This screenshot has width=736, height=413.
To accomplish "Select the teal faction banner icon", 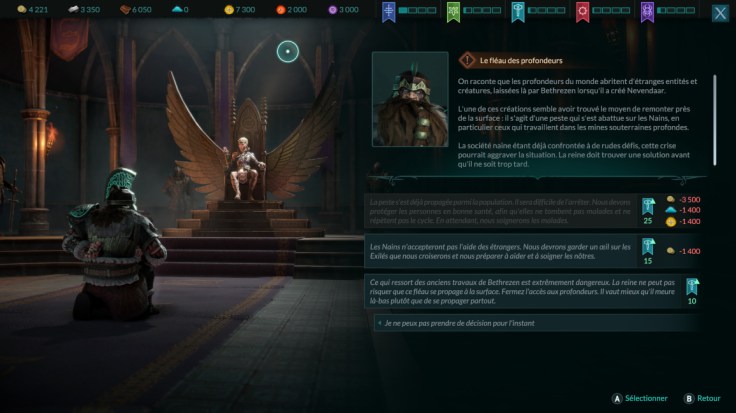I will (x=518, y=12).
